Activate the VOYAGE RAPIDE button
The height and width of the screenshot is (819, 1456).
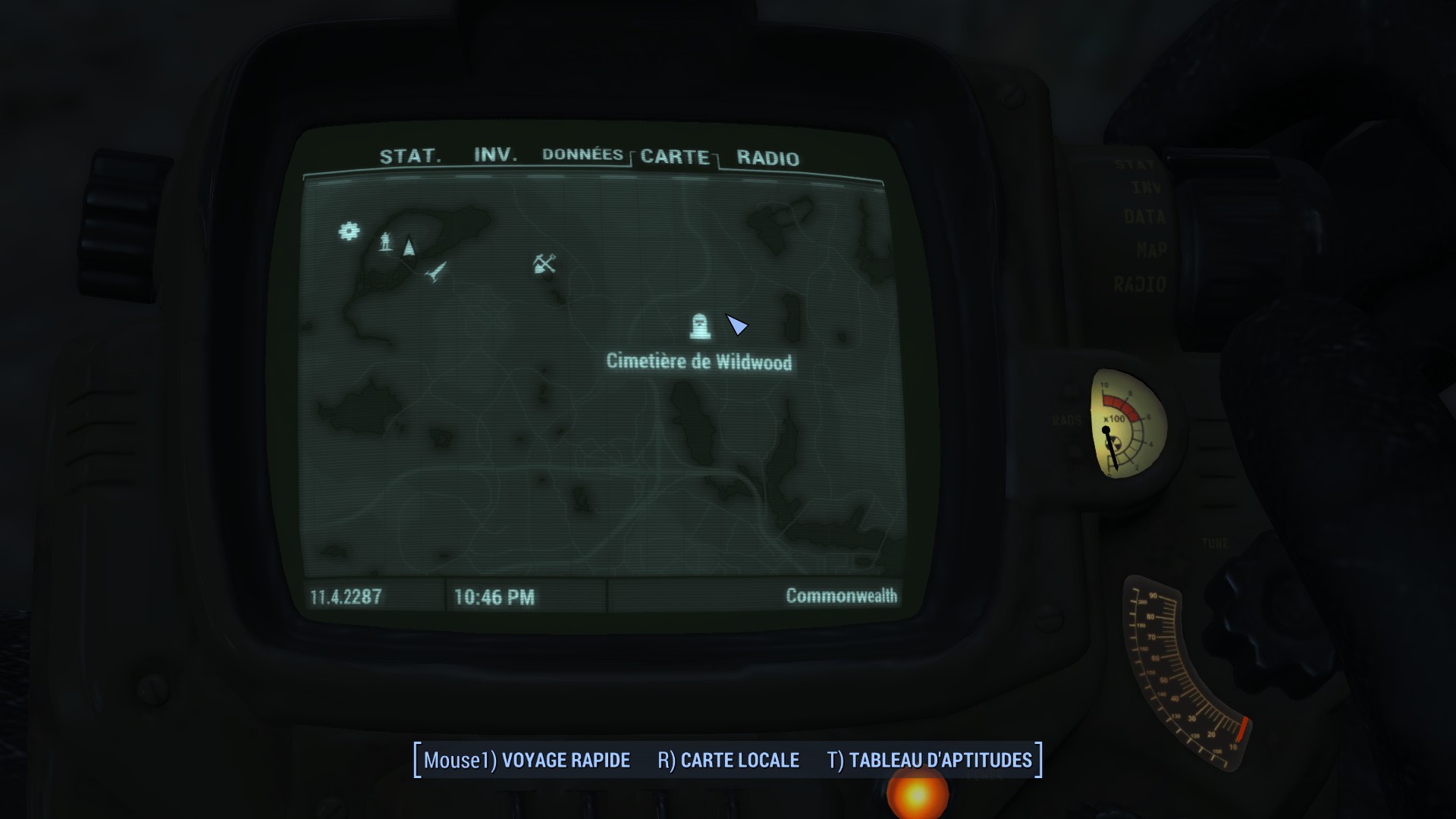pyautogui.click(x=527, y=760)
